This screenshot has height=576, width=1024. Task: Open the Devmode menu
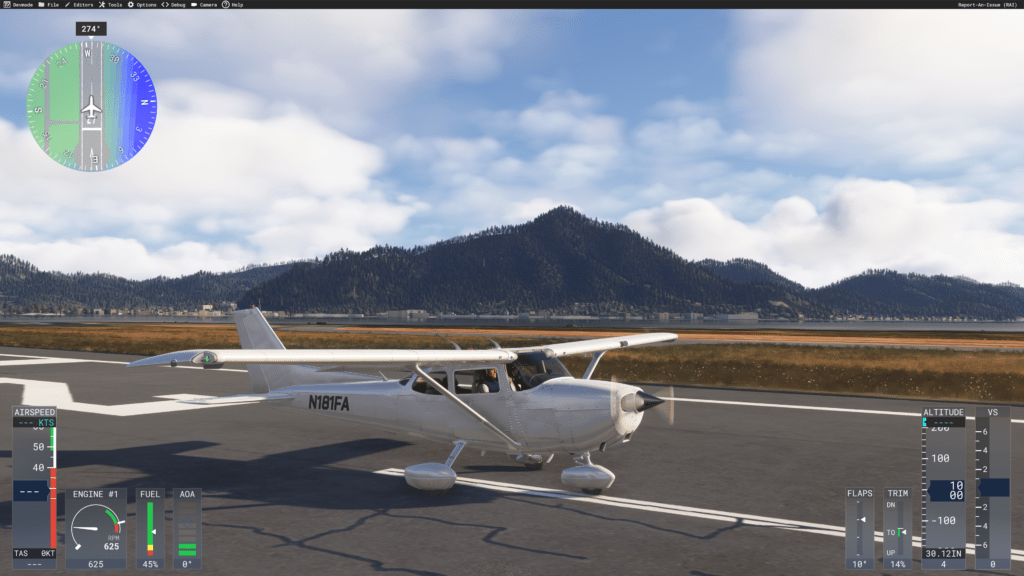(x=18, y=4)
